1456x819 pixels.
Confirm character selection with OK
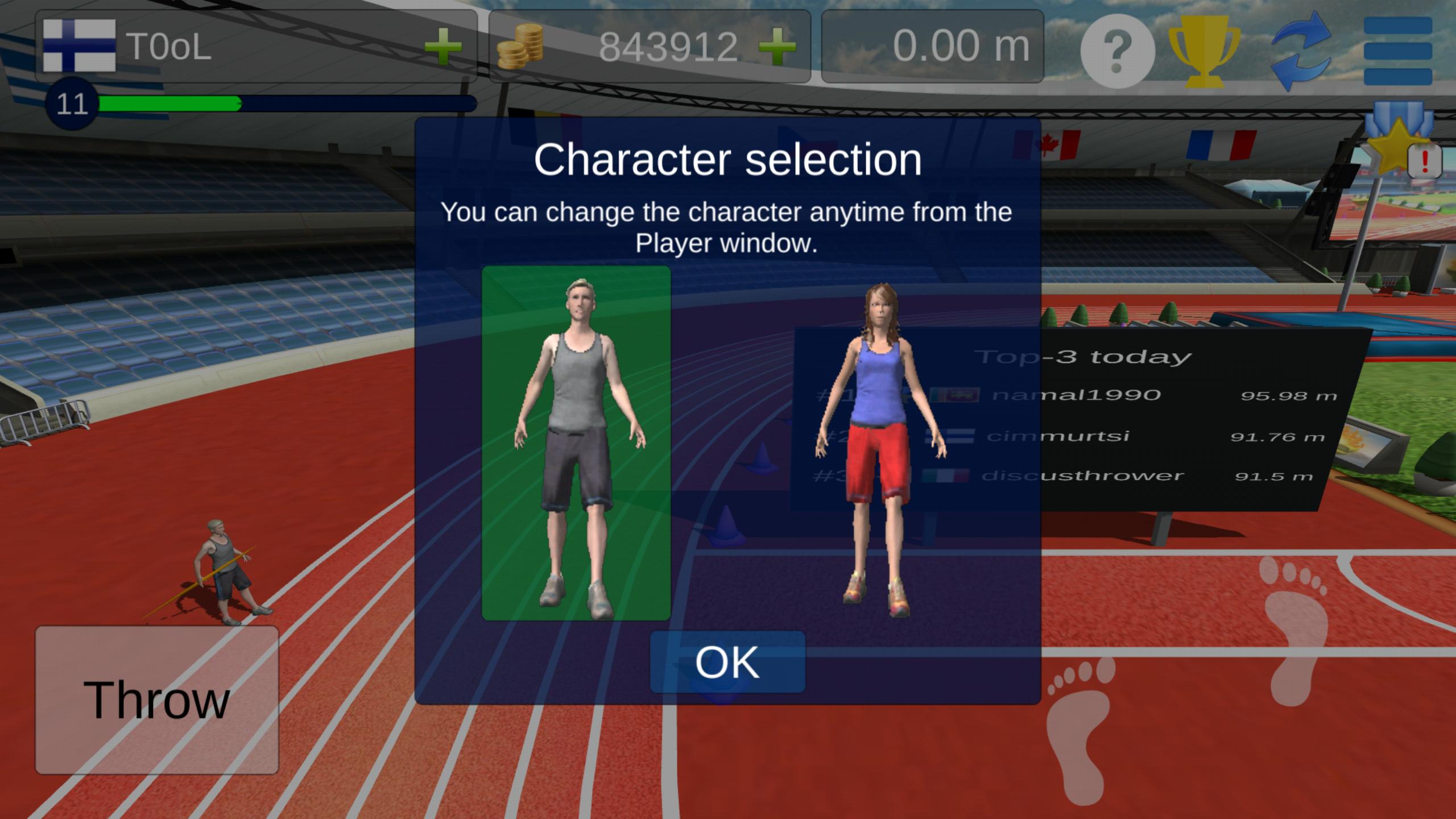pyautogui.click(x=727, y=662)
